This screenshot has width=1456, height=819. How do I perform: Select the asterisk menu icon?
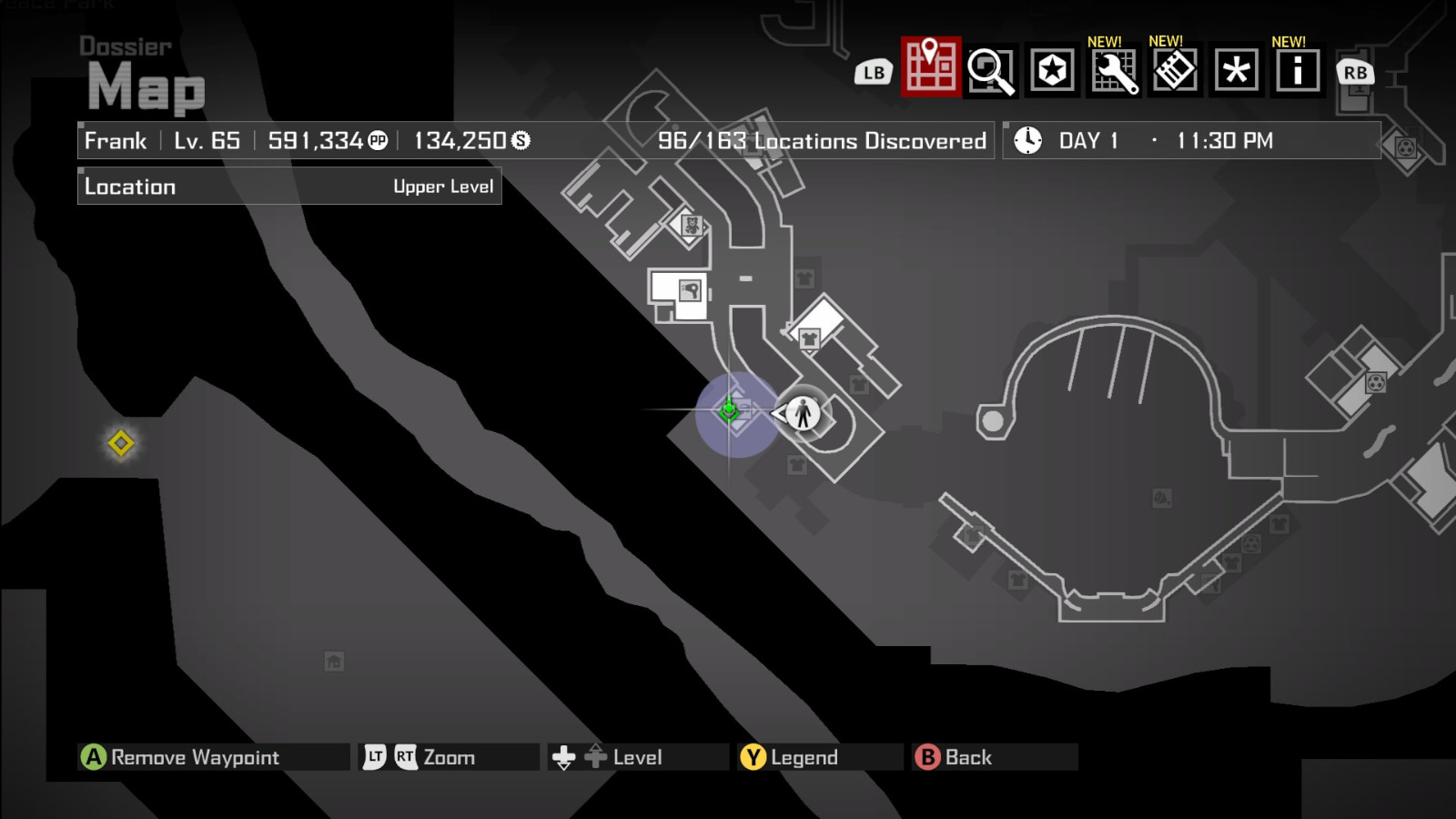[x=1239, y=71]
